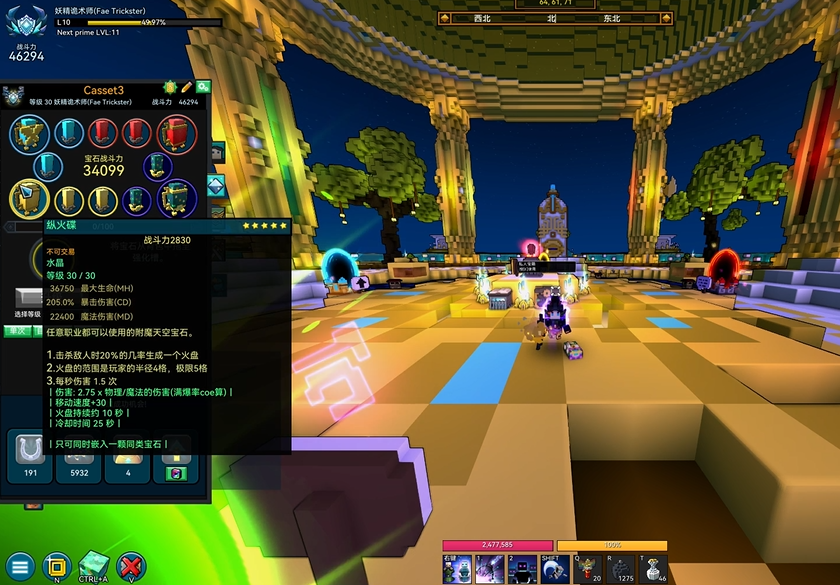This screenshot has width=840, height=585.
Task: Click the pencil edit icon beside Casset3
Action: (186, 88)
